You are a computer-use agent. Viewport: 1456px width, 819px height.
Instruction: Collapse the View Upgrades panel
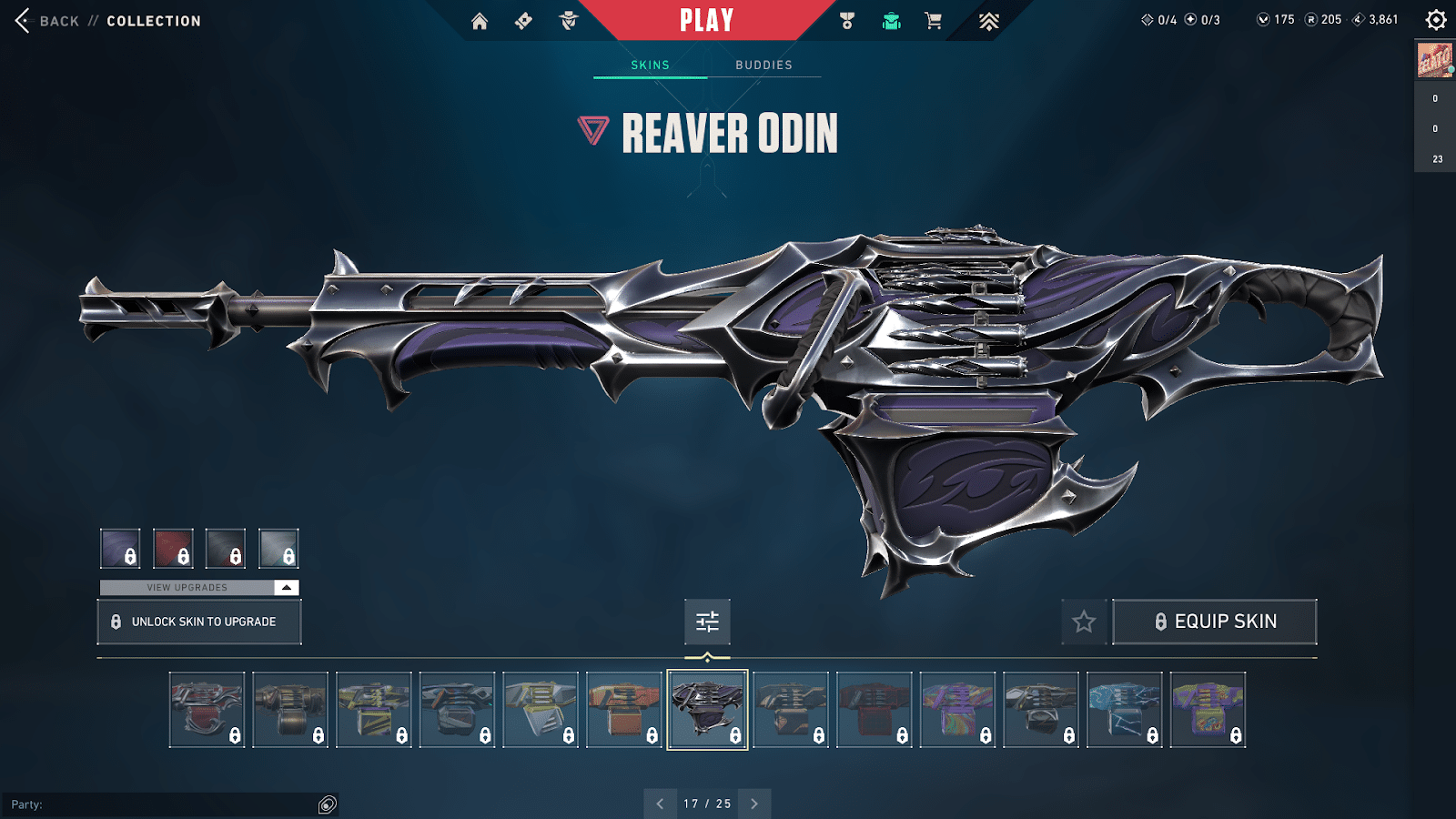(x=285, y=587)
